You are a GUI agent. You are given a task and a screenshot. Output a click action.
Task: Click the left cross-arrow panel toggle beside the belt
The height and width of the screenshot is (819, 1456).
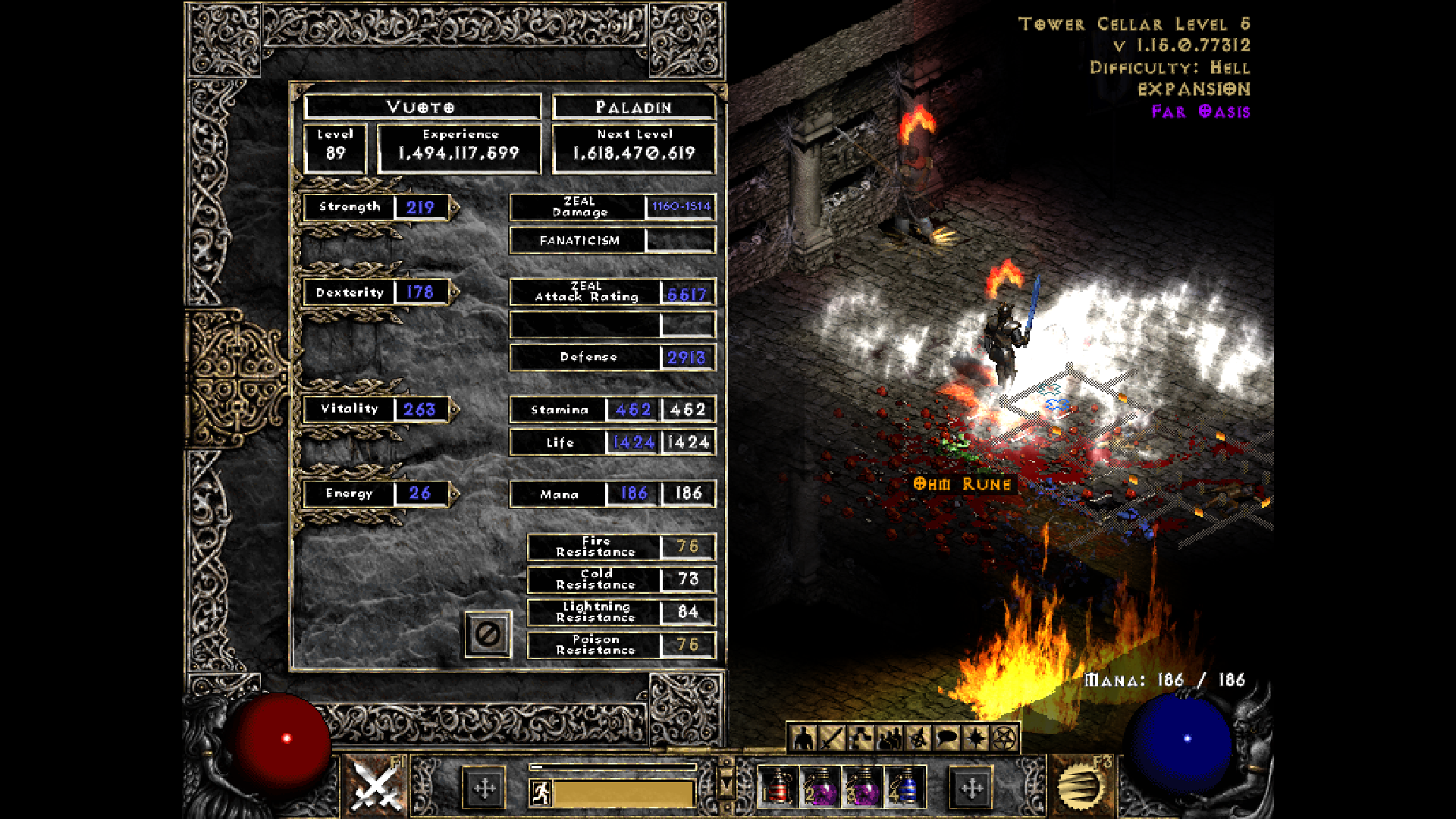coord(482,789)
